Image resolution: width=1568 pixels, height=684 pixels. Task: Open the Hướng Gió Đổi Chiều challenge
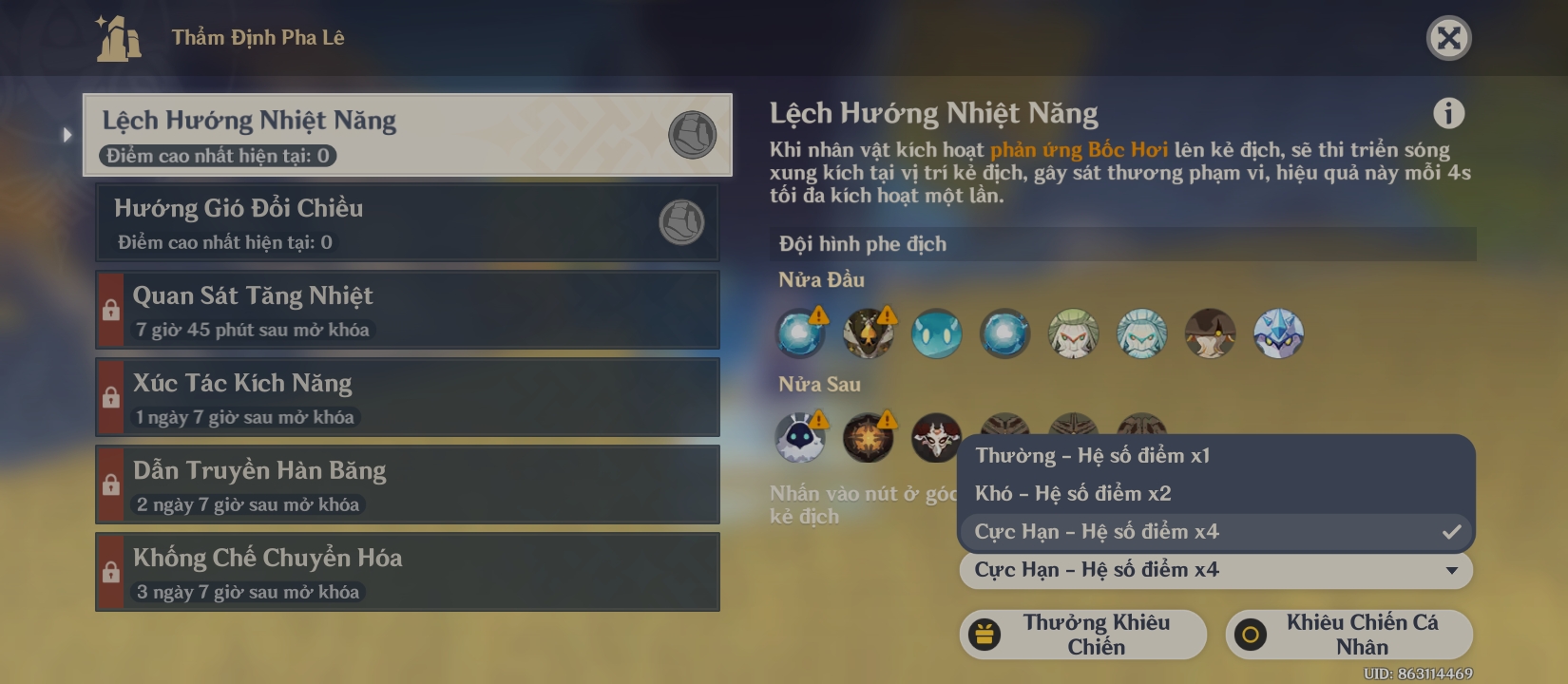click(x=407, y=222)
